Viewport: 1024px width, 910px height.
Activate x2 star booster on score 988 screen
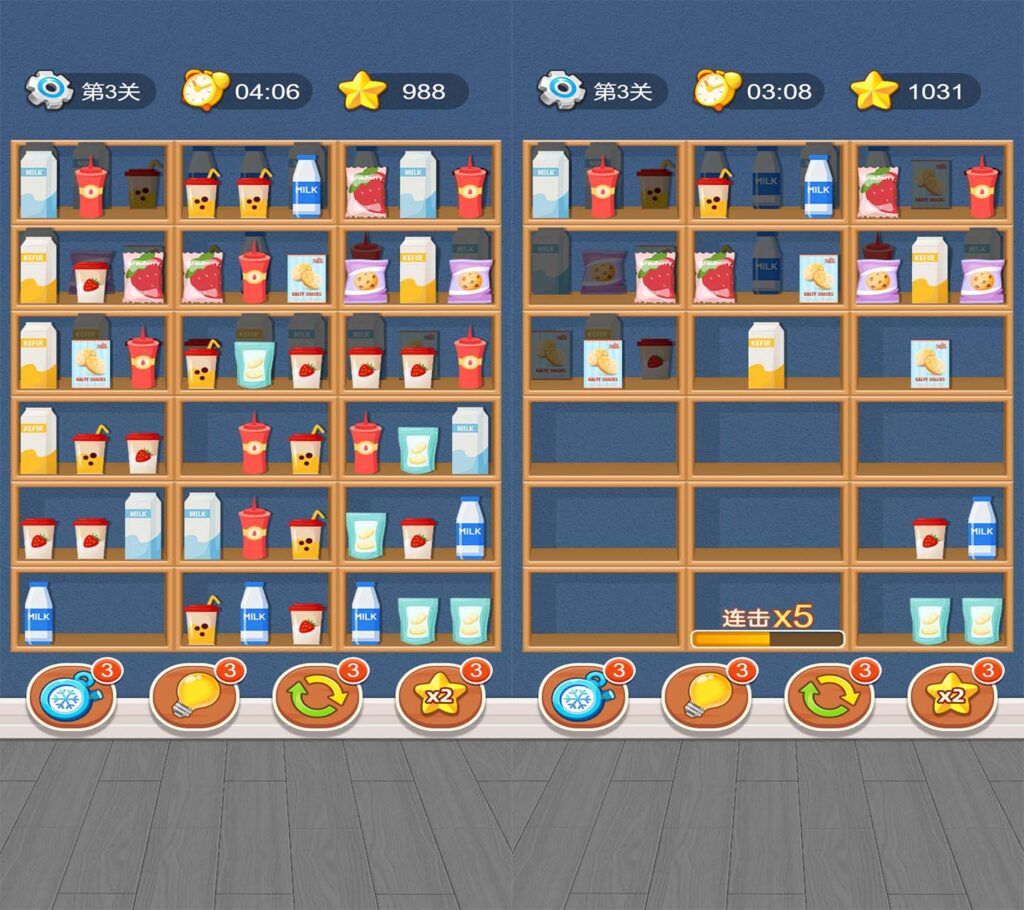click(x=440, y=696)
